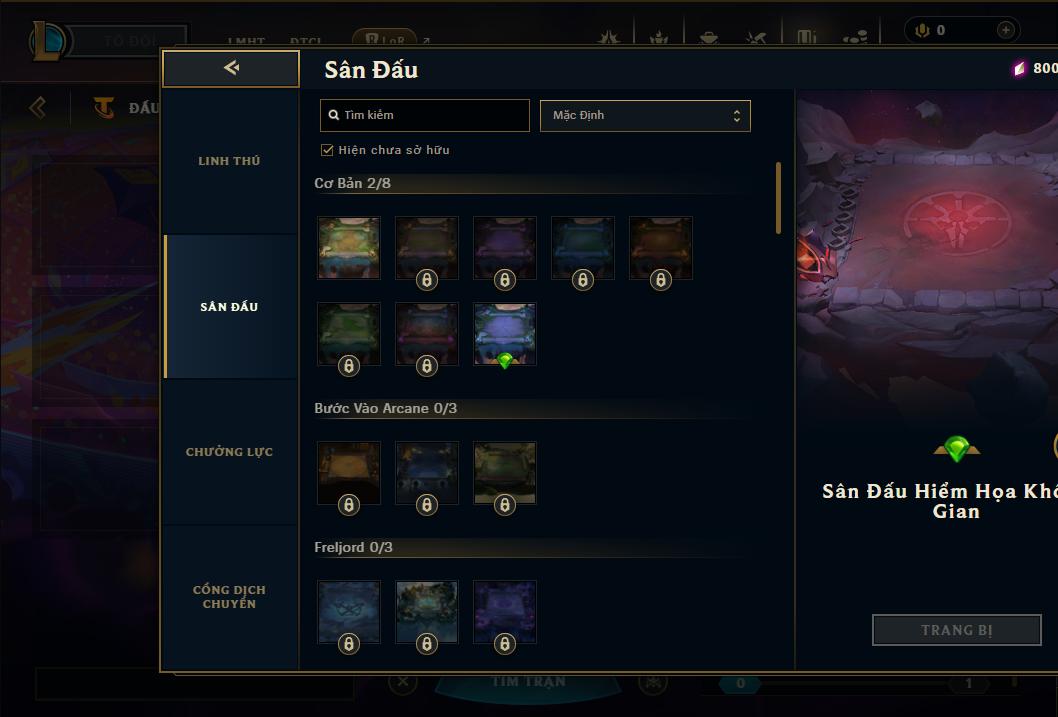Choose the third Bước Vào Arcane arena

[x=505, y=472]
